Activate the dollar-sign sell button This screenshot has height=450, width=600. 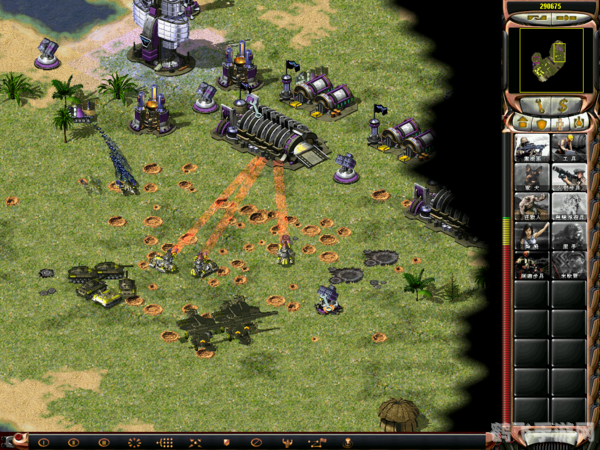pos(563,104)
